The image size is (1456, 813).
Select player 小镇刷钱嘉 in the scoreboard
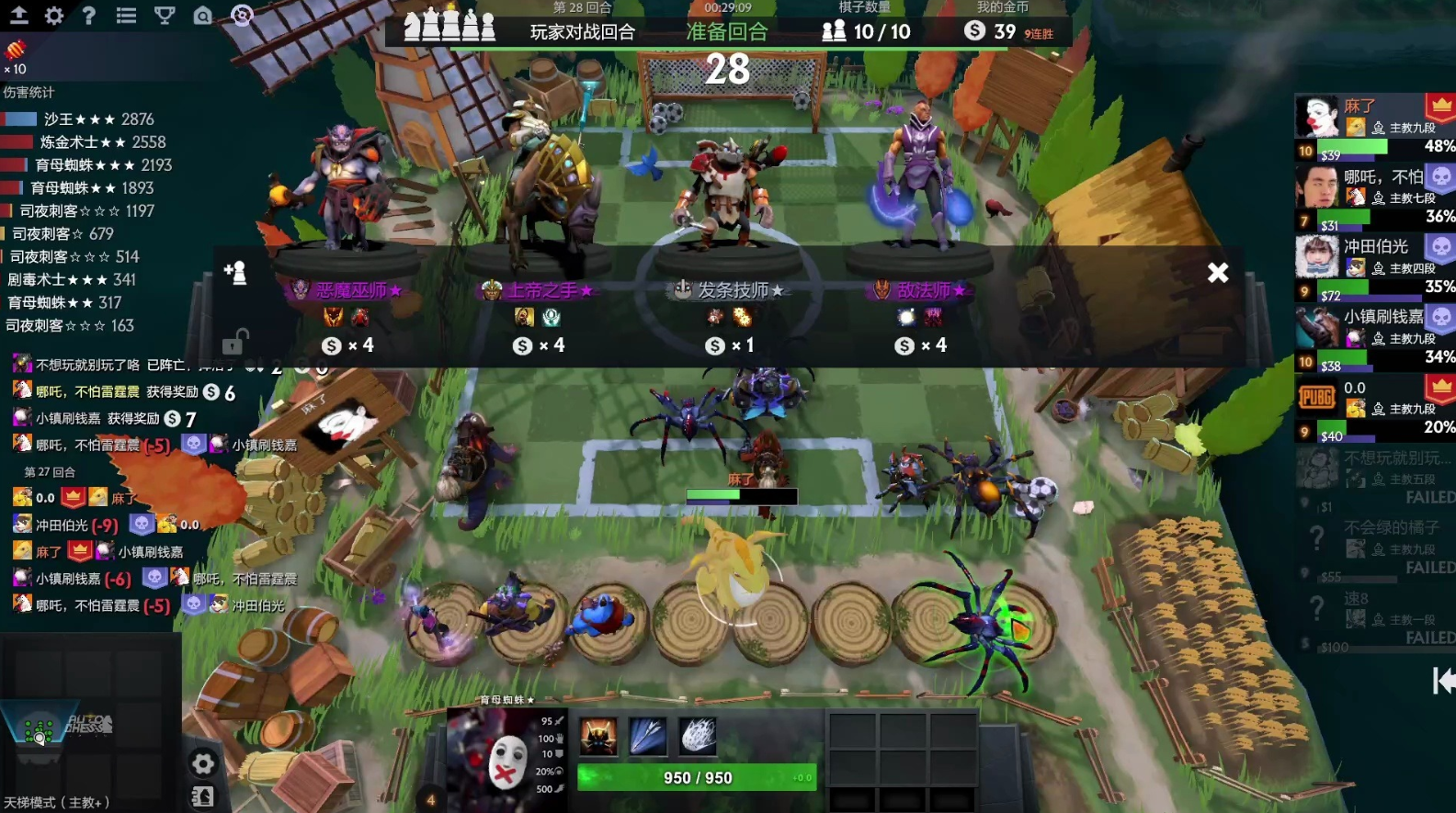pos(1374,337)
